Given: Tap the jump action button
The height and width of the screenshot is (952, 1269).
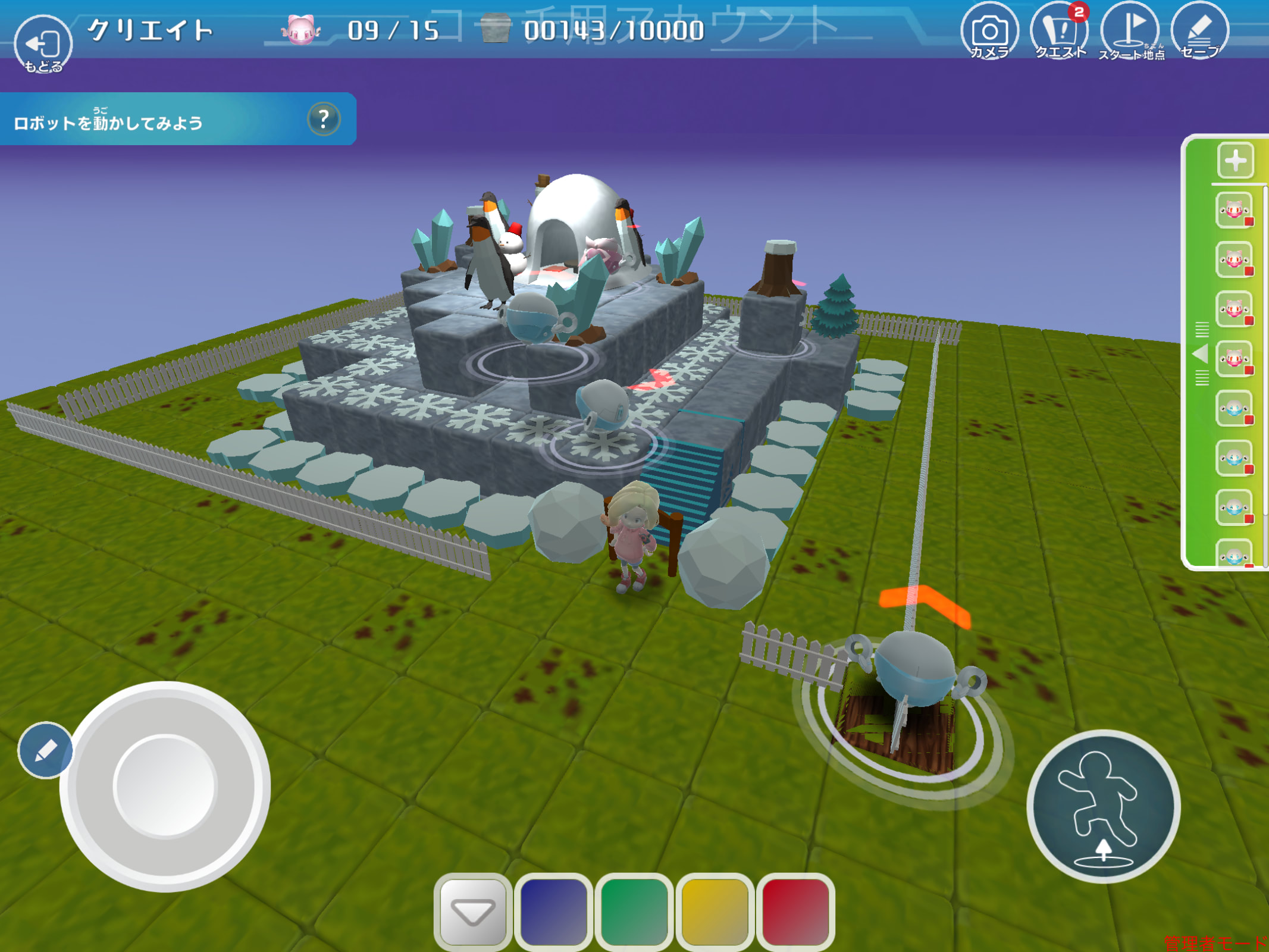Looking at the screenshot, I should click(1104, 806).
